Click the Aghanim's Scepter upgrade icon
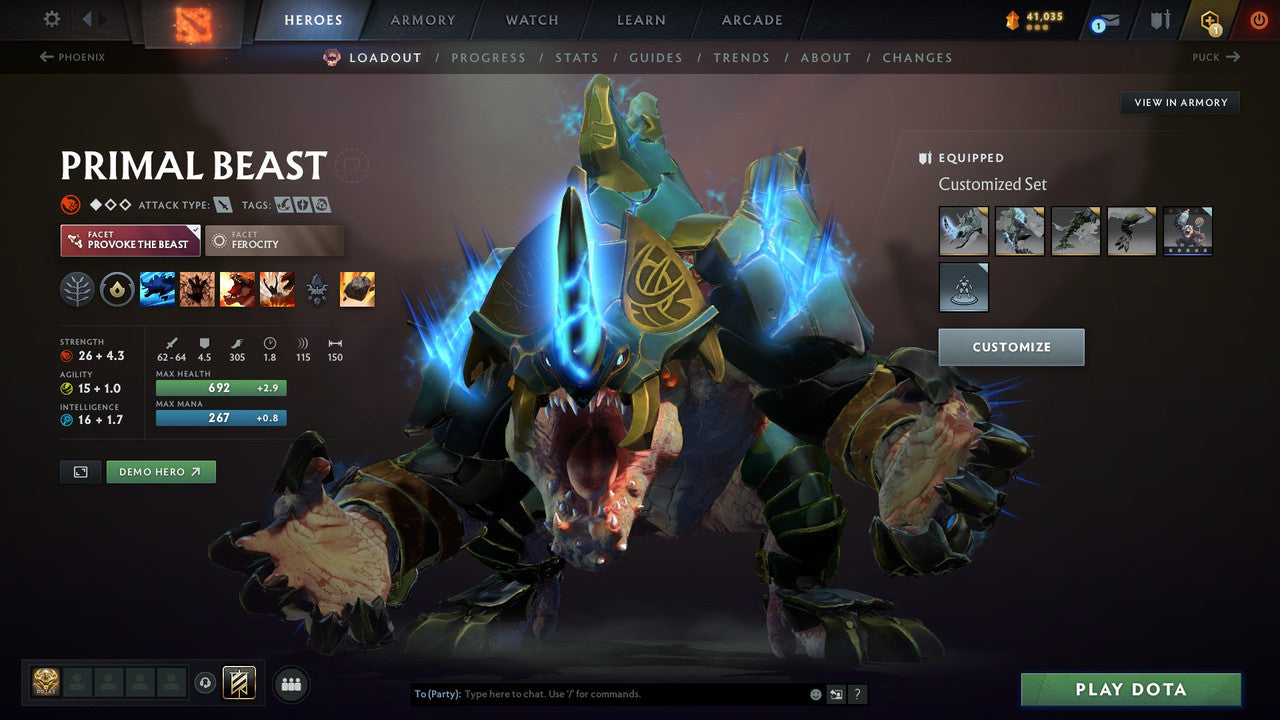1280x720 pixels. pos(318,289)
